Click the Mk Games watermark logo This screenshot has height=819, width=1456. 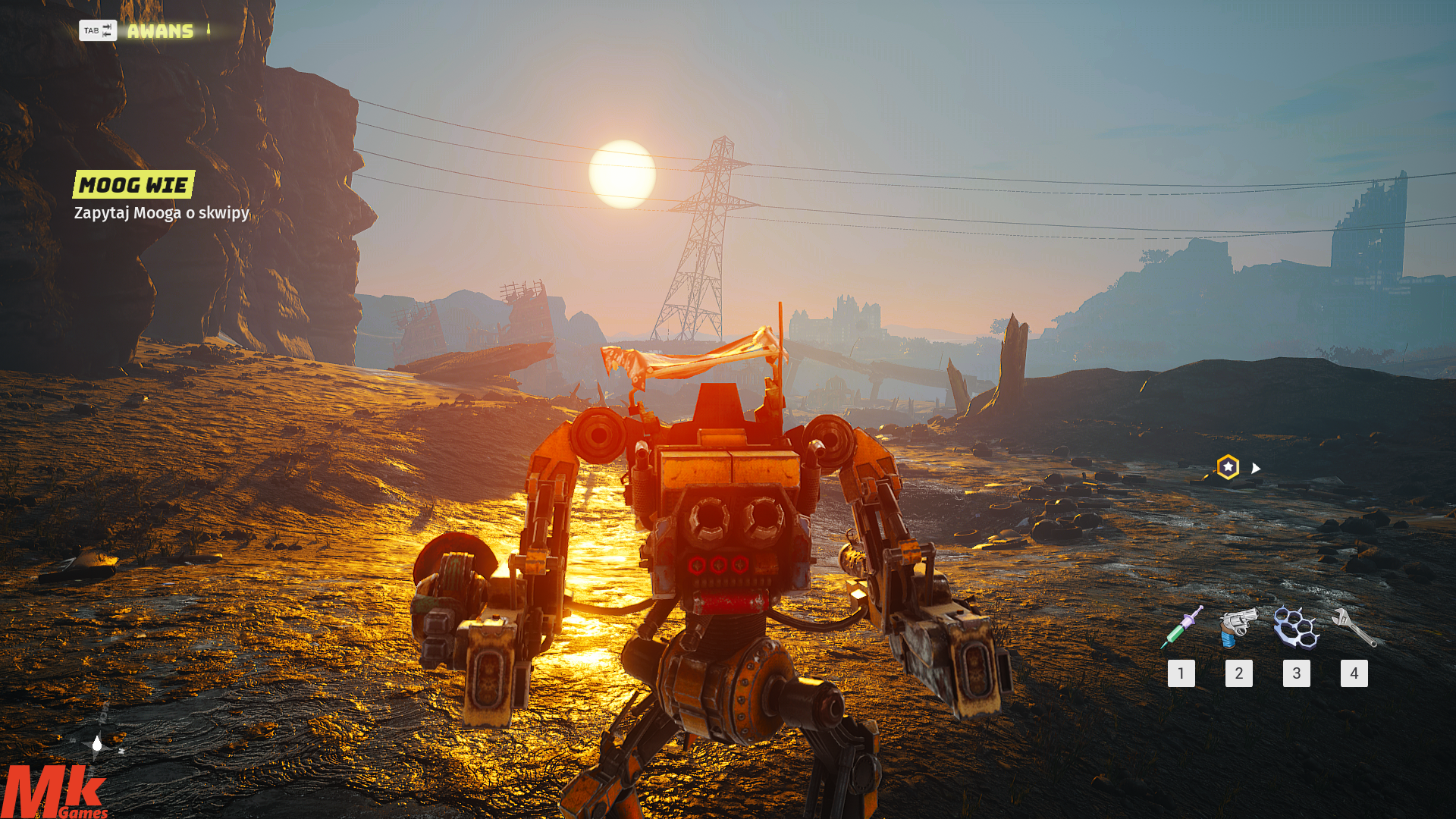pyautogui.click(x=53, y=792)
